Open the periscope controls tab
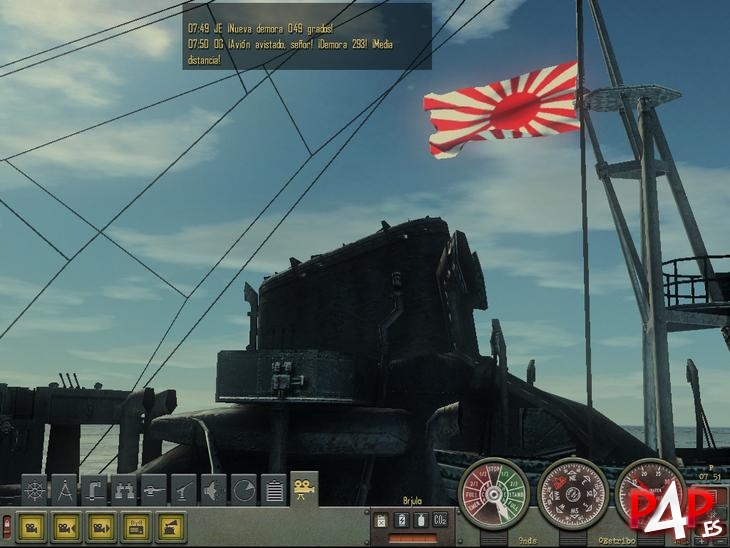This screenshot has height=548, width=730. (x=95, y=491)
